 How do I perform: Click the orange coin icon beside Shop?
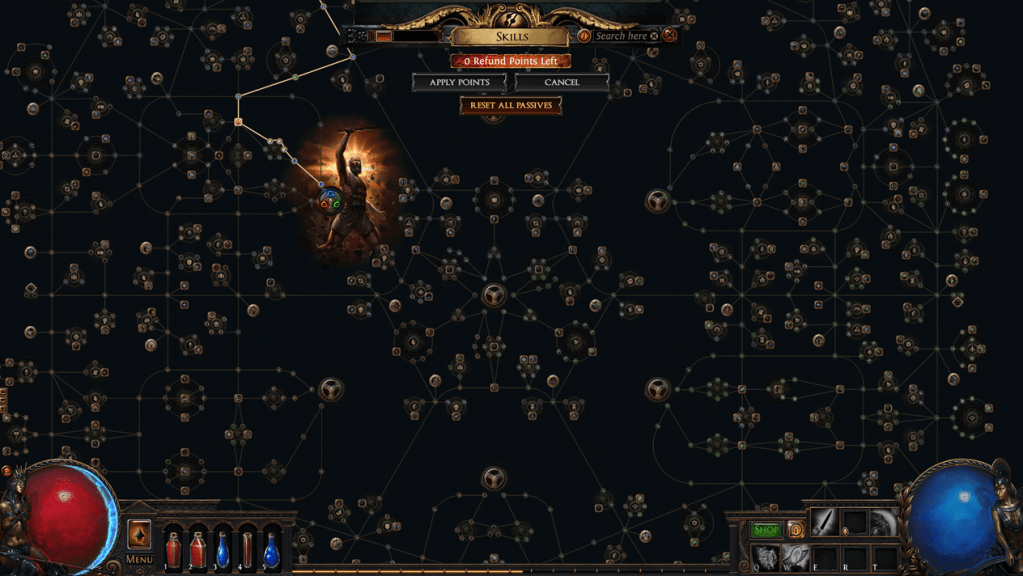796,529
